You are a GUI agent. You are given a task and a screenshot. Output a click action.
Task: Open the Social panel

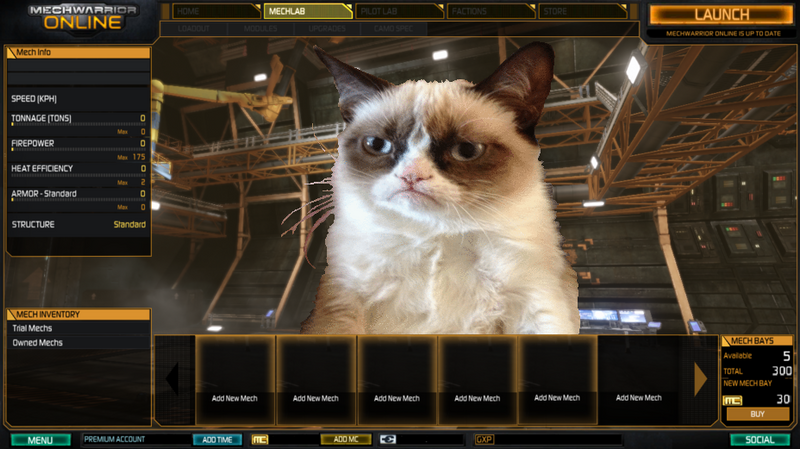(x=760, y=439)
